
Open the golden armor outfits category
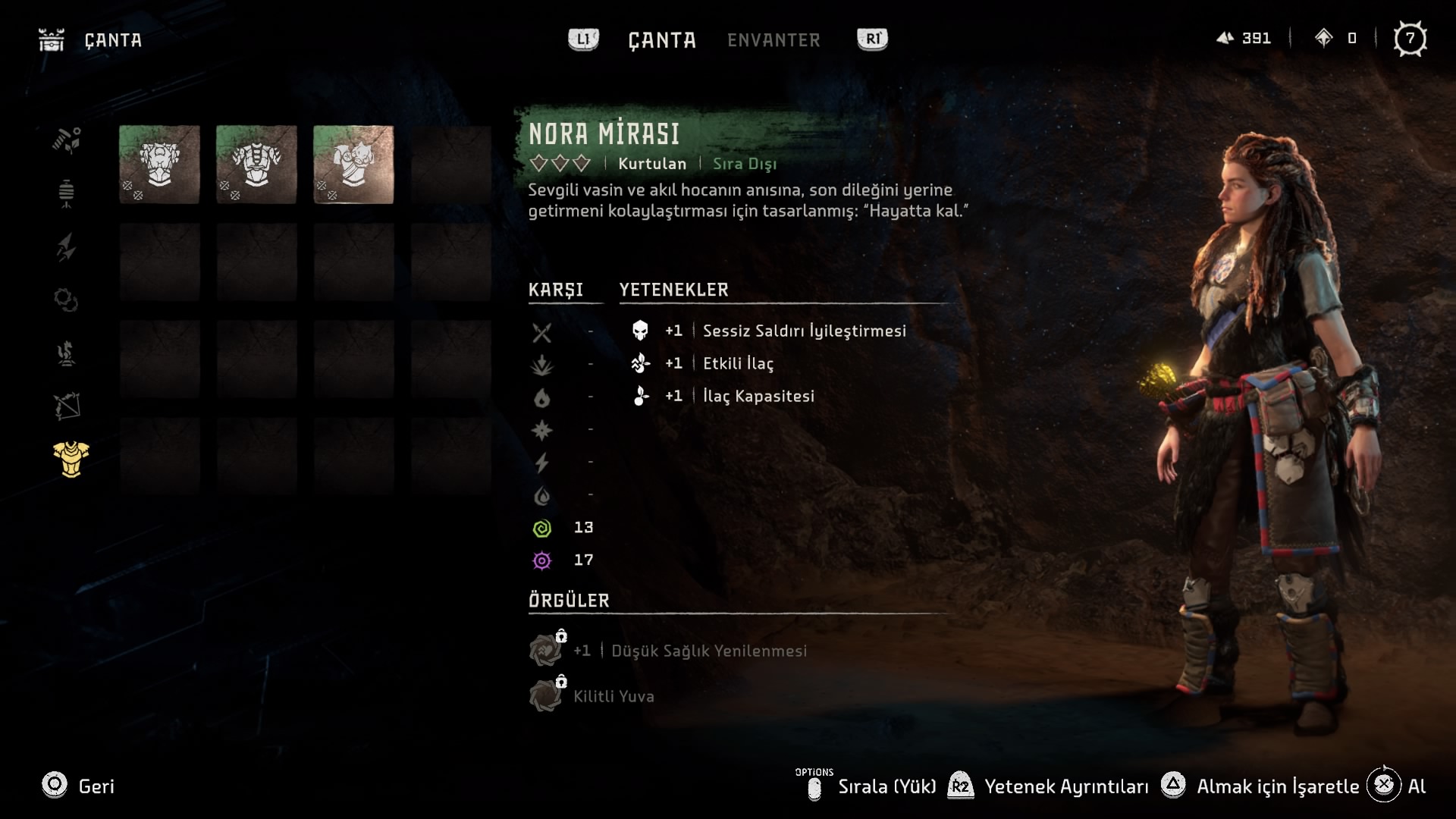pos(71,460)
